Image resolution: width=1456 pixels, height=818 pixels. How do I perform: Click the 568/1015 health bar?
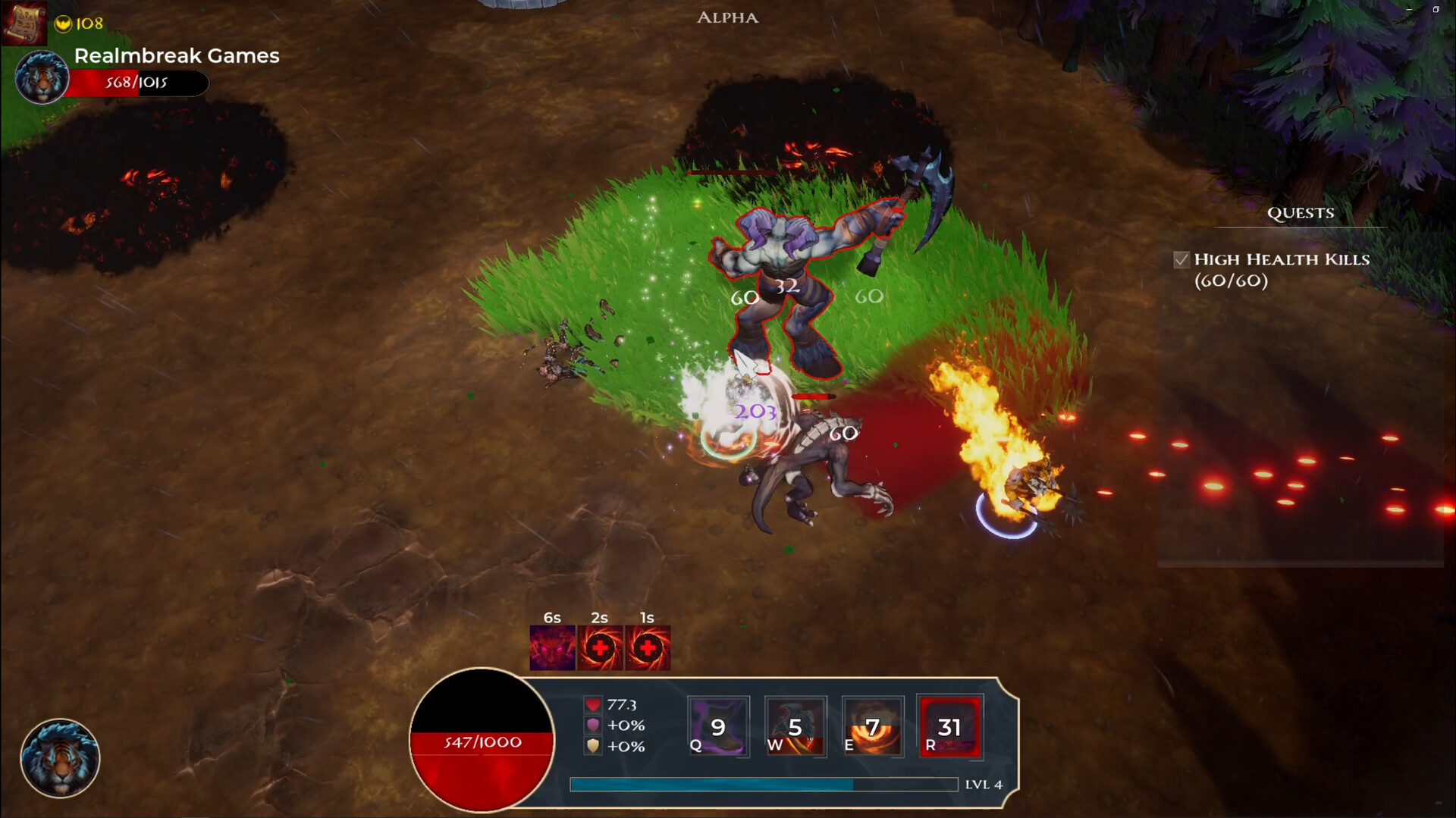(x=136, y=83)
